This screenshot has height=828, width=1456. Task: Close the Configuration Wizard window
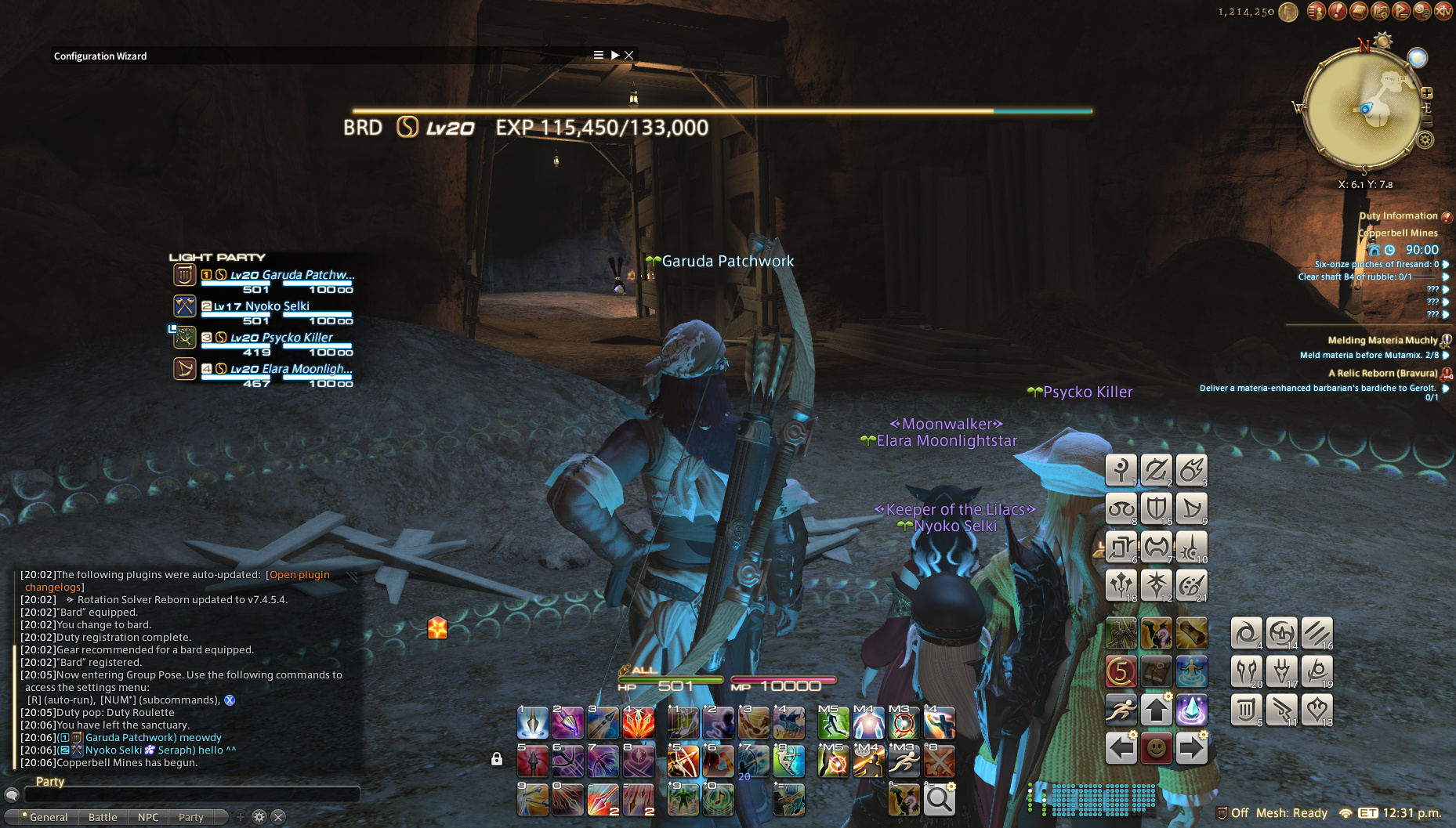coord(628,55)
